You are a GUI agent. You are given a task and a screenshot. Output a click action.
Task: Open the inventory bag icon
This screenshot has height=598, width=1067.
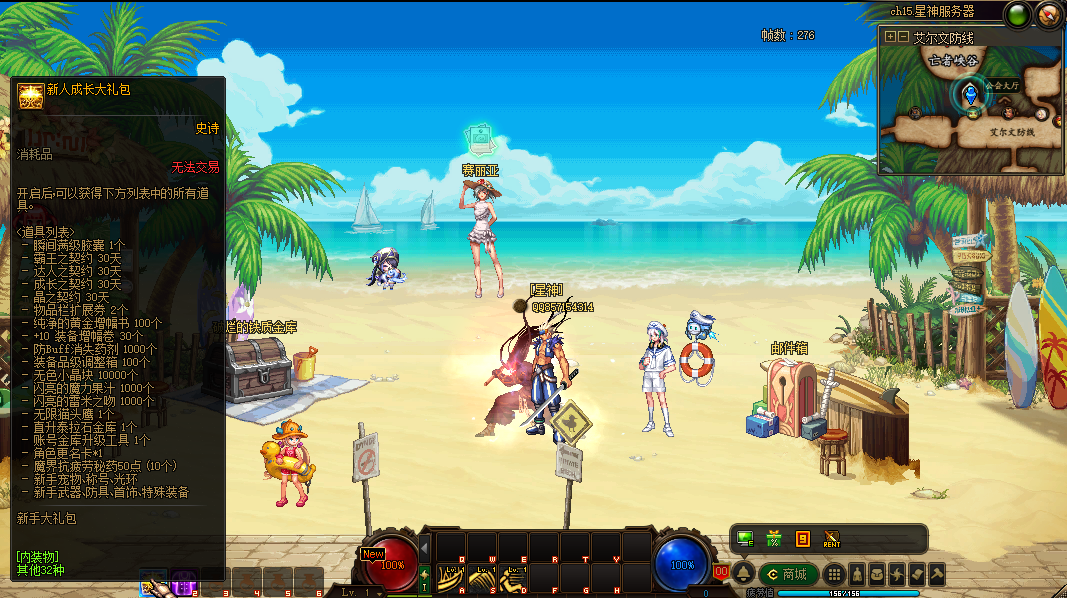point(877,574)
